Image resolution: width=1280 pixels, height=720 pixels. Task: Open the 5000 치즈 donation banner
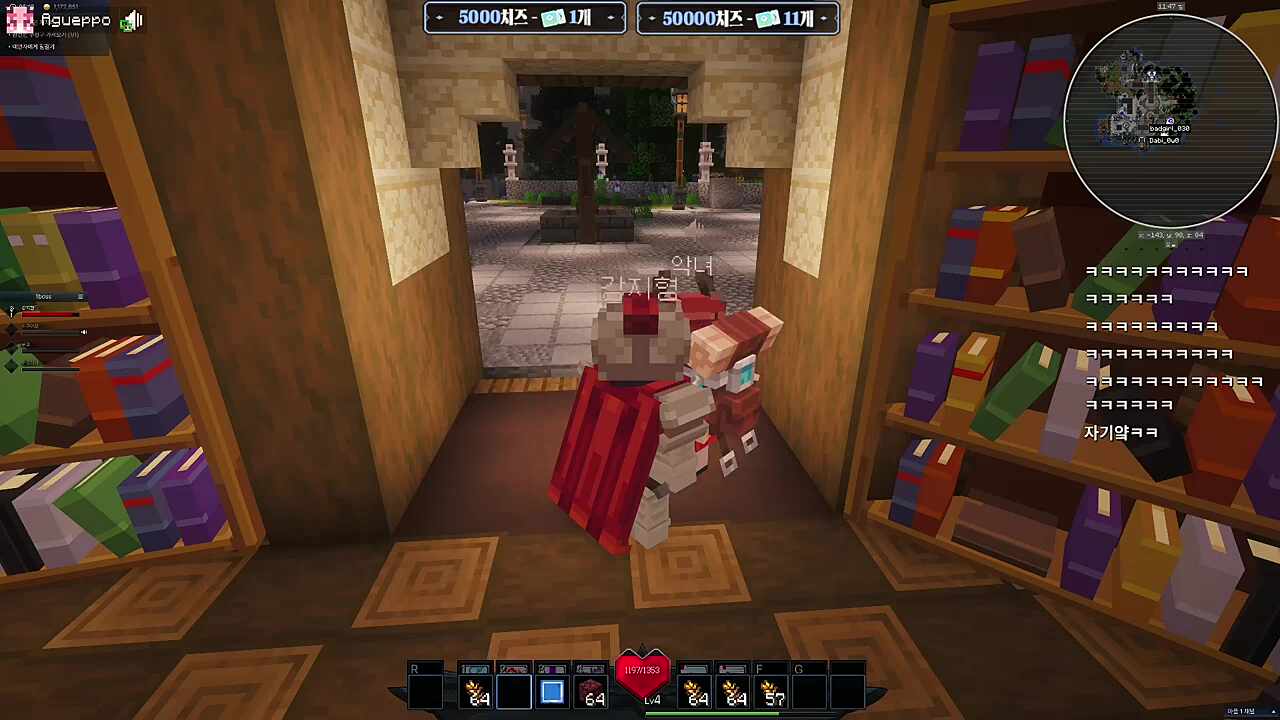coord(525,18)
